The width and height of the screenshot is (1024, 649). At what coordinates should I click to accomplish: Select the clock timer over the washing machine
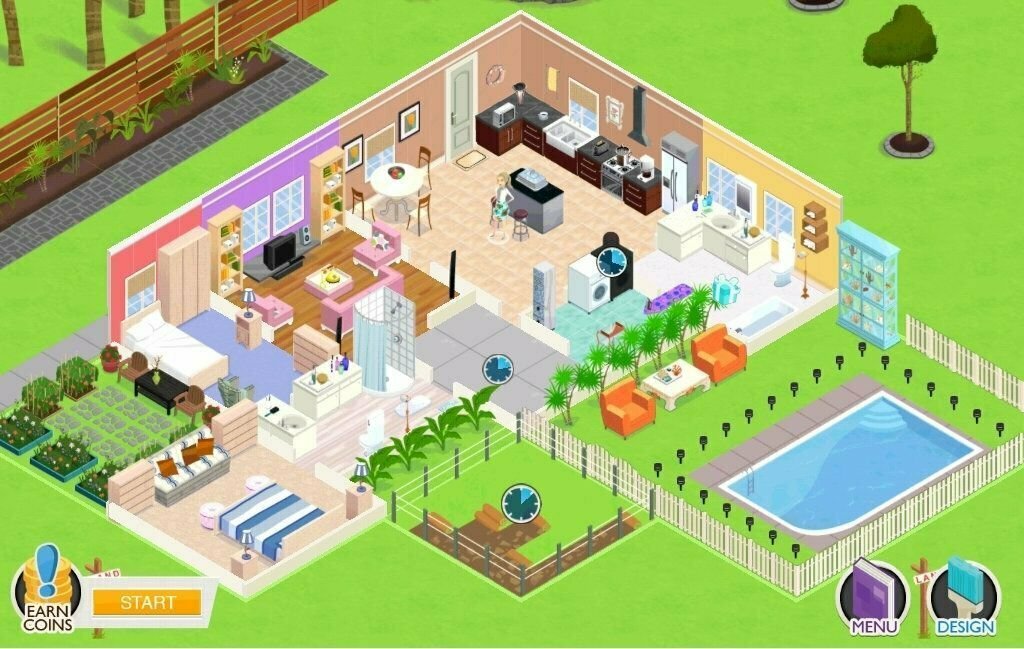pyautogui.click(x=611, y=262)
